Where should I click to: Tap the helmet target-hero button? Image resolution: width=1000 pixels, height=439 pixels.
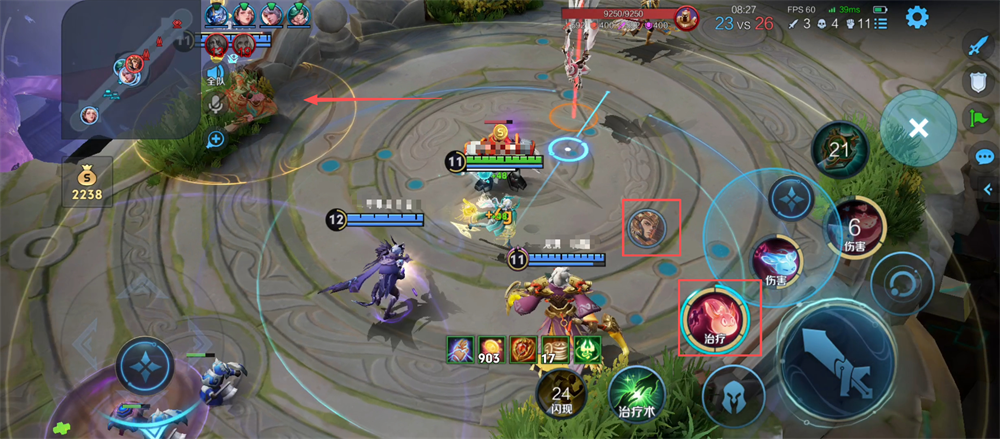click(729, 392)
